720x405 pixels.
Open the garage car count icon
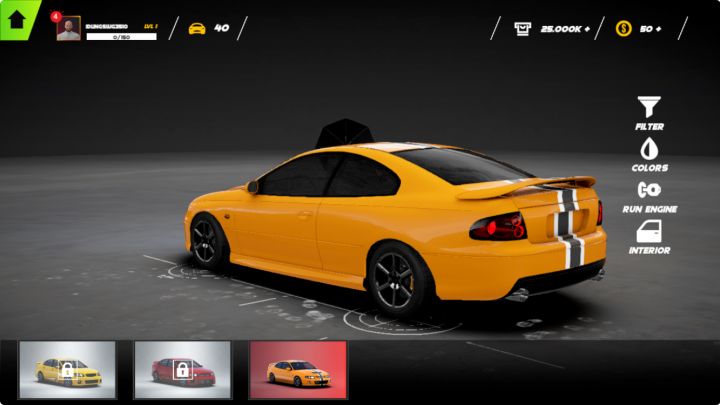(197, 28)
